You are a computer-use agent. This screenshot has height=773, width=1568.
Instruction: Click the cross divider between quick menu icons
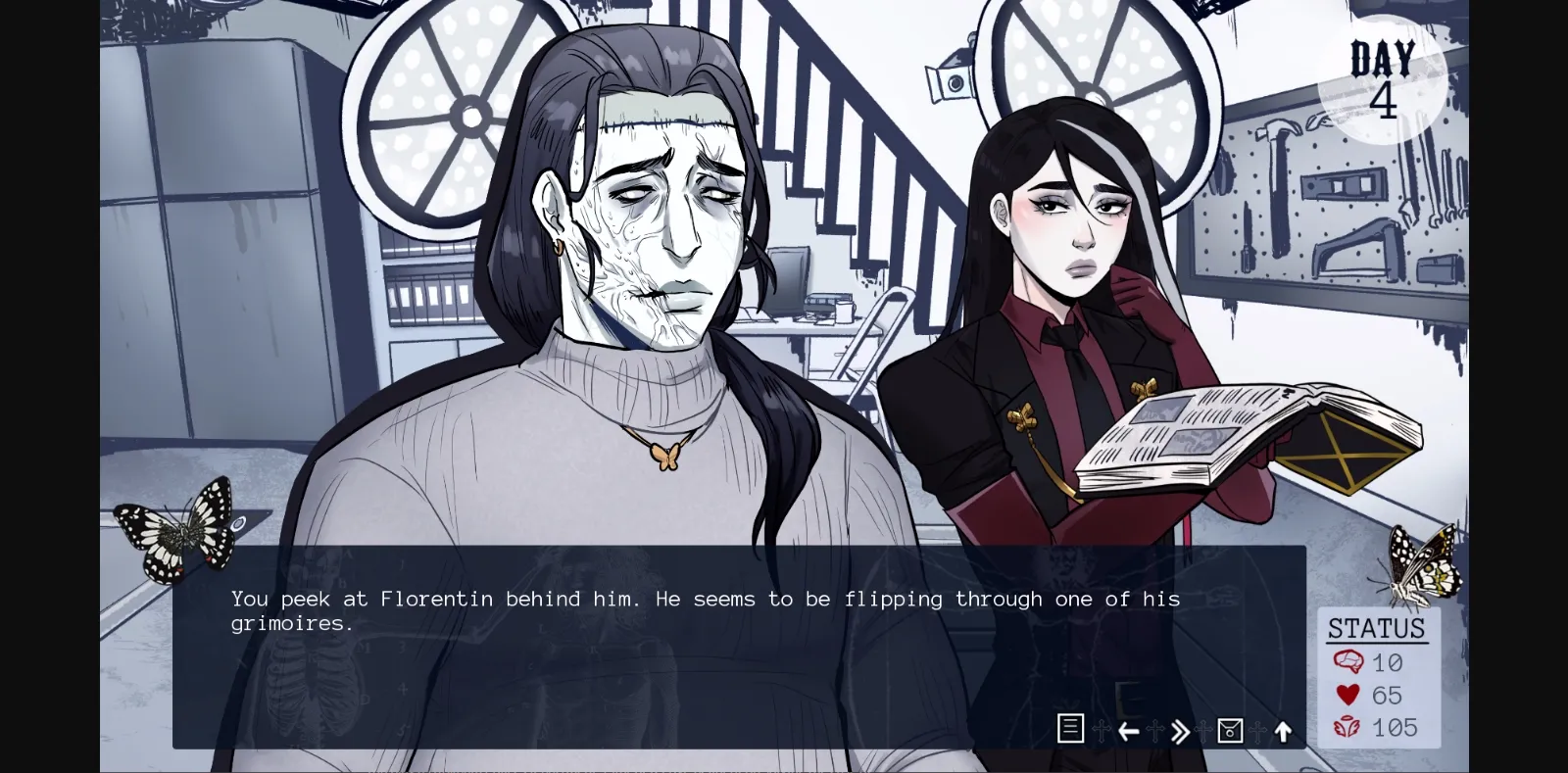point(1101,730)
